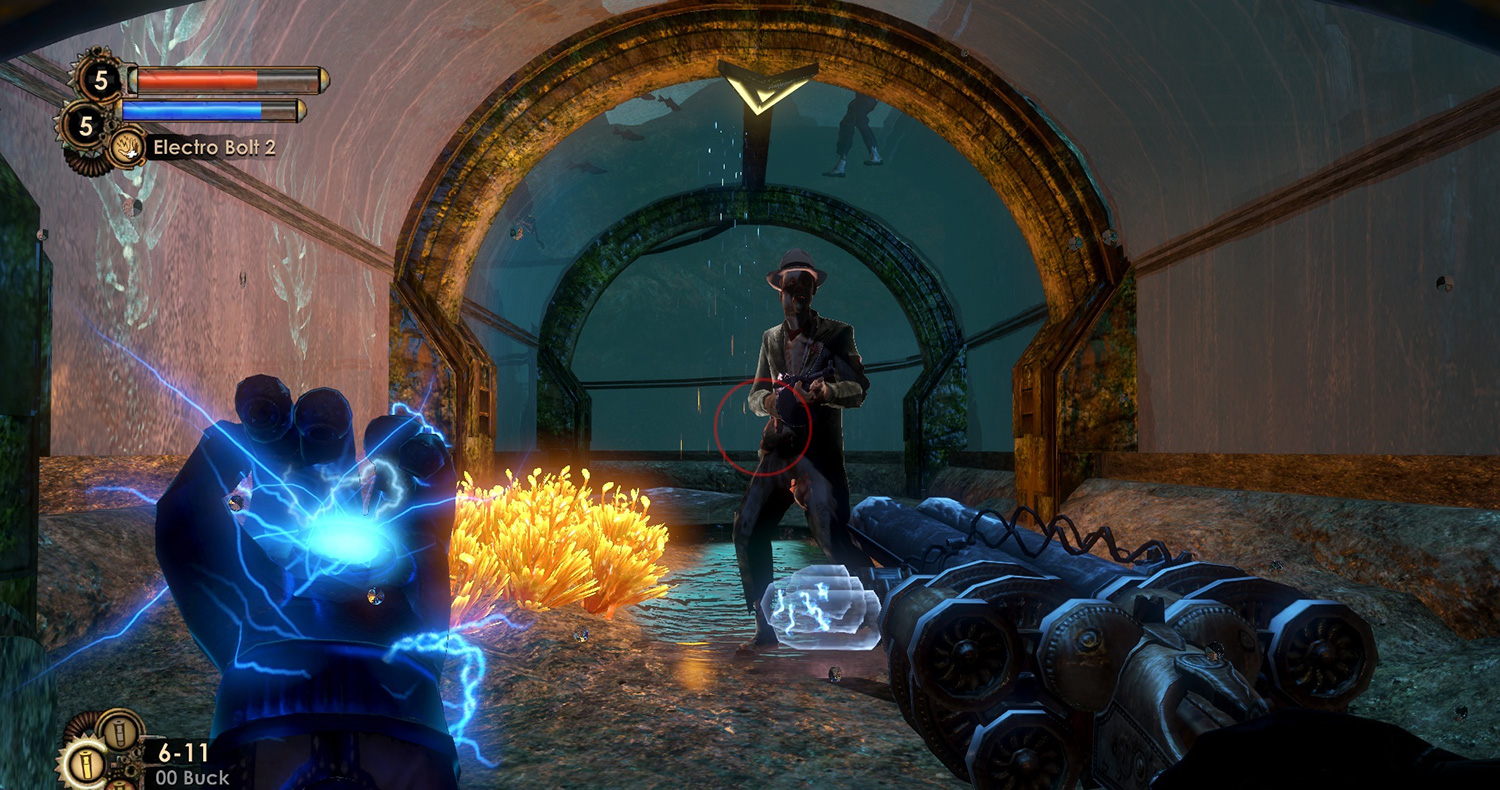Use an EVE hypo beside the blue bar

[x=85, y=125]
